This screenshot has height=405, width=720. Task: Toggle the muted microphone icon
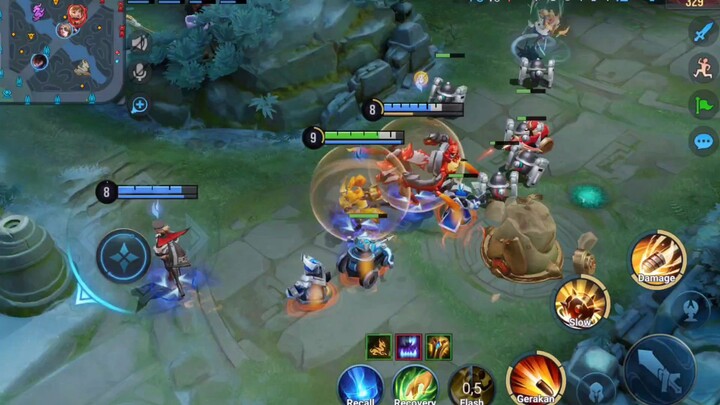[139, 72]
